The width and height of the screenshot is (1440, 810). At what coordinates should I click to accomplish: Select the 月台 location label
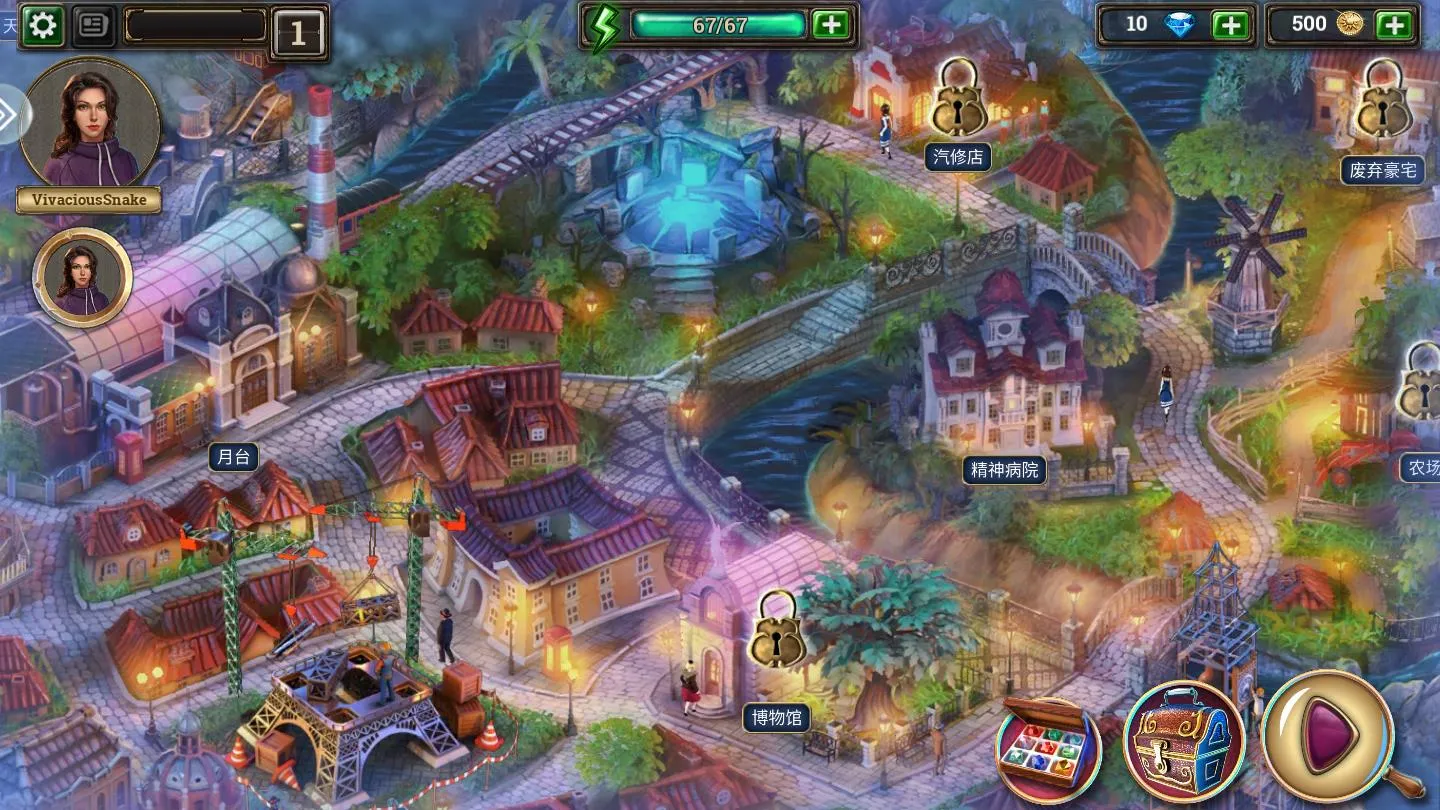coord(234,457)
